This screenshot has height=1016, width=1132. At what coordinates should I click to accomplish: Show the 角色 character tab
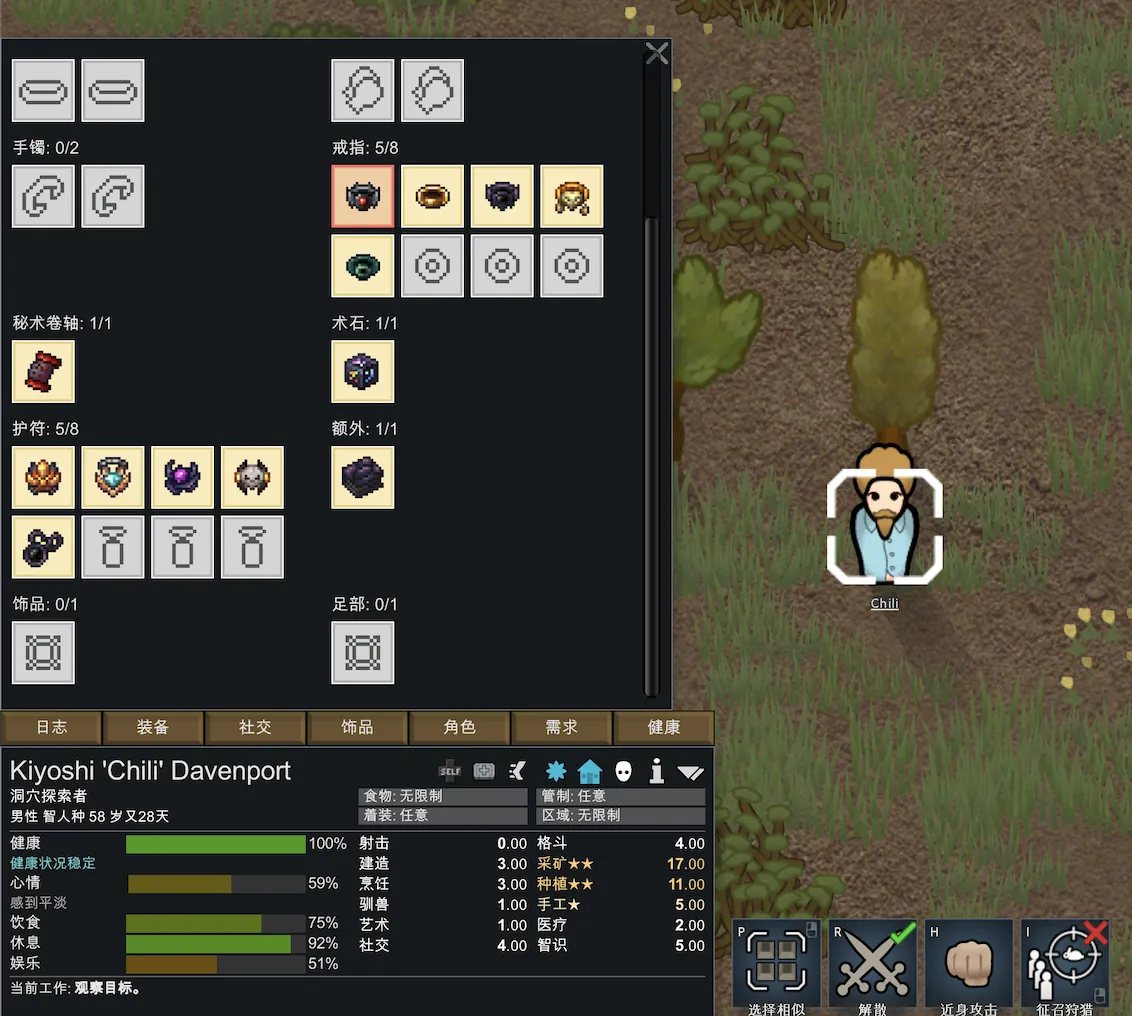click(459, 728)
